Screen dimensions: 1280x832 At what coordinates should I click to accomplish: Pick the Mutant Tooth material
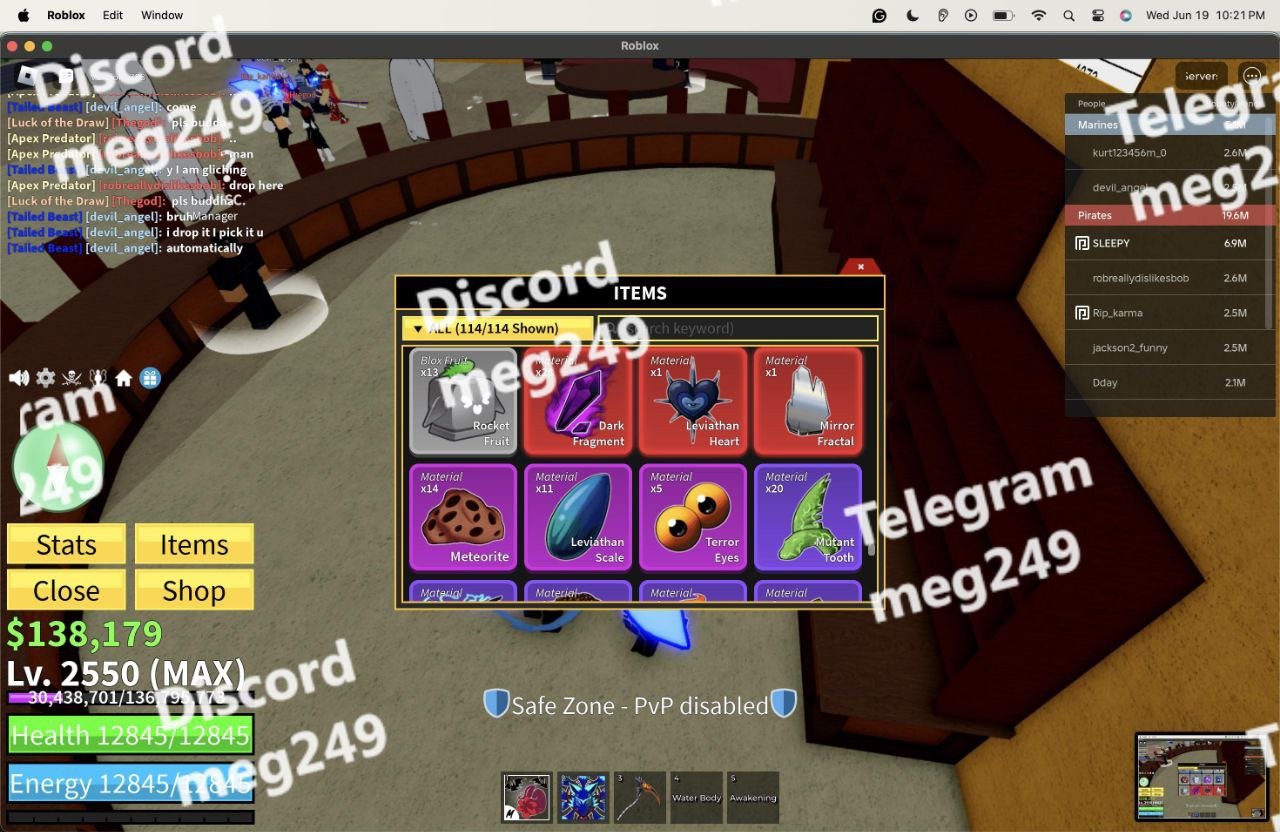(808, 517)
